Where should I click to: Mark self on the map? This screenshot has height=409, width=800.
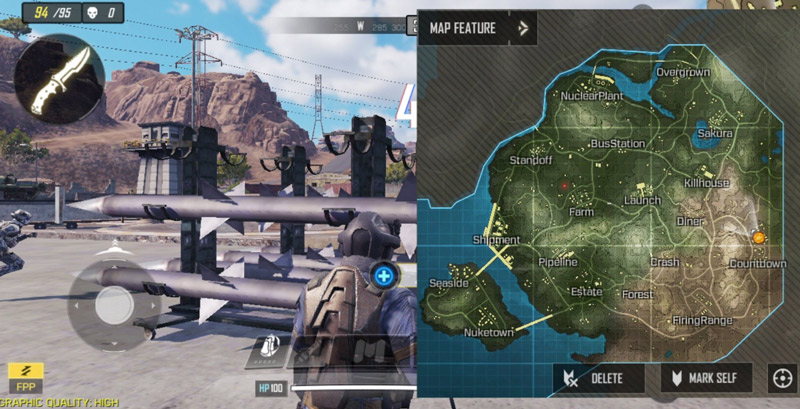(x=706, y=378)
